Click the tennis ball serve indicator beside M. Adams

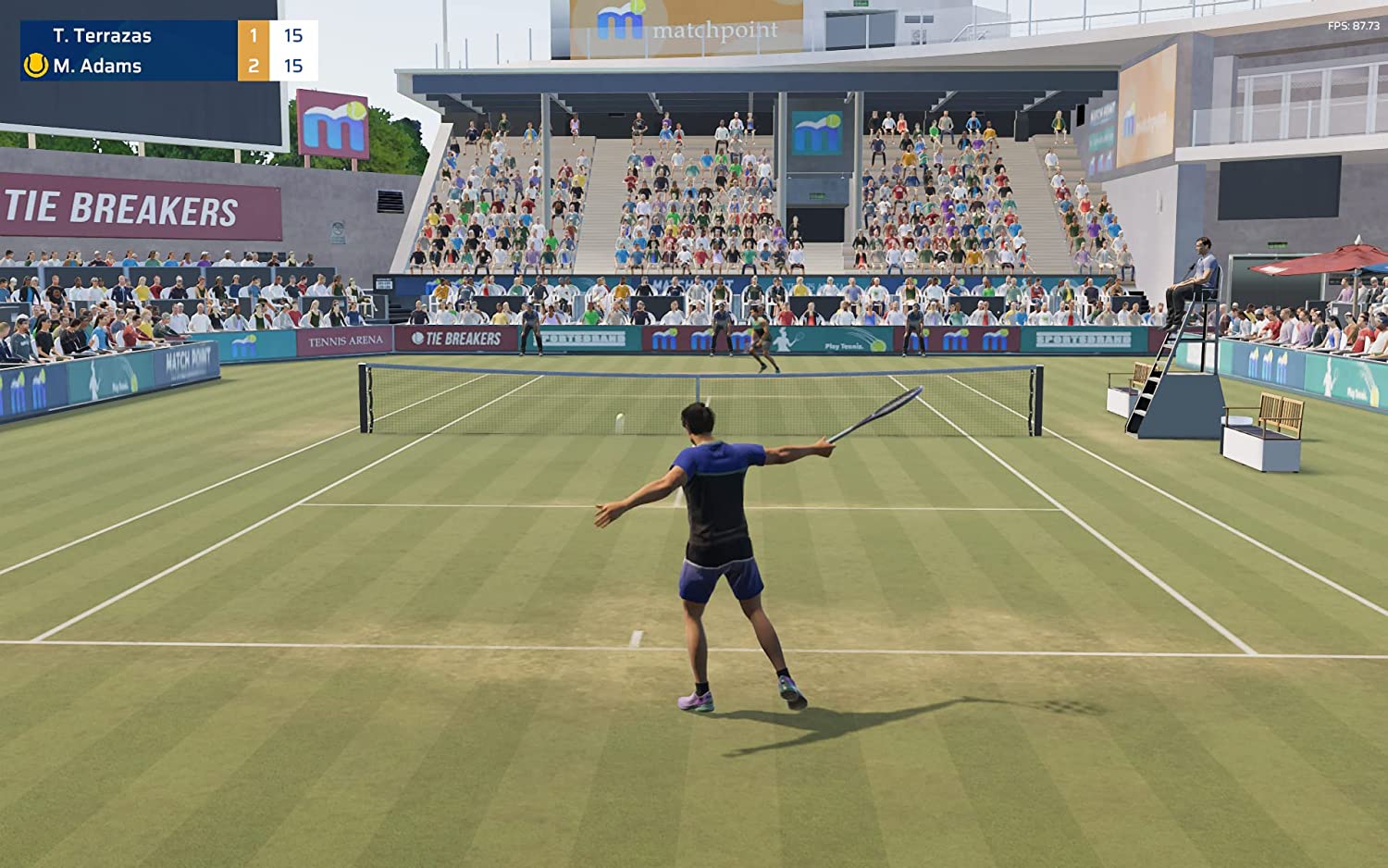34,66
